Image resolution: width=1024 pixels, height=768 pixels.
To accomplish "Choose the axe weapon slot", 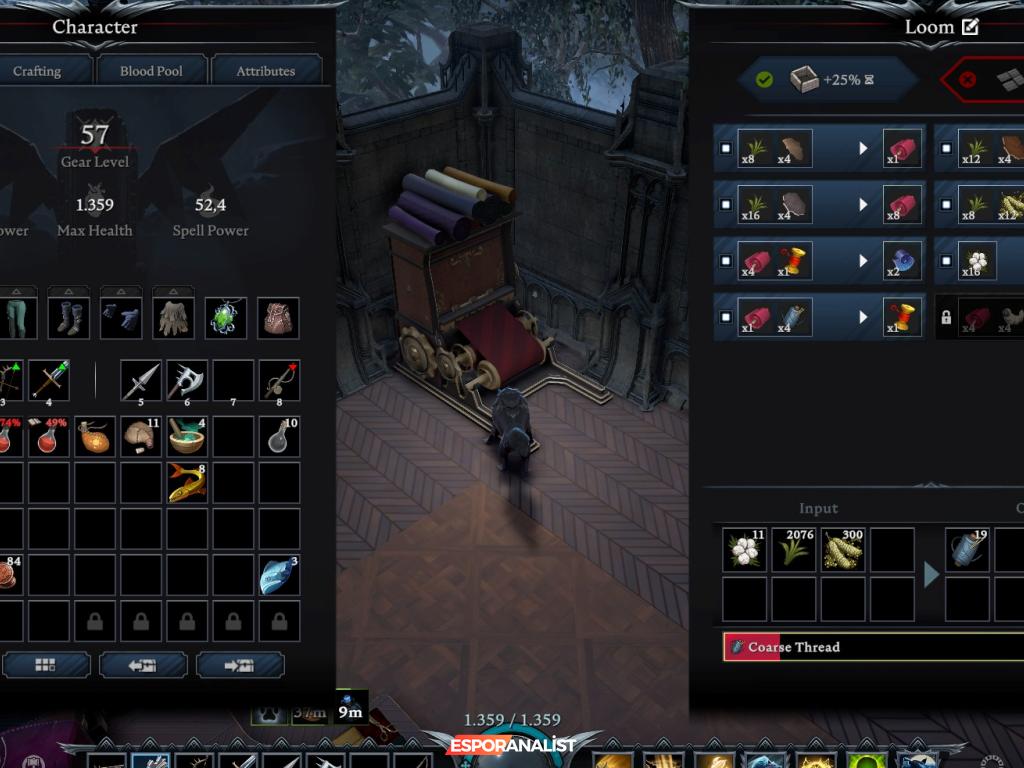I will coord(187,380).
